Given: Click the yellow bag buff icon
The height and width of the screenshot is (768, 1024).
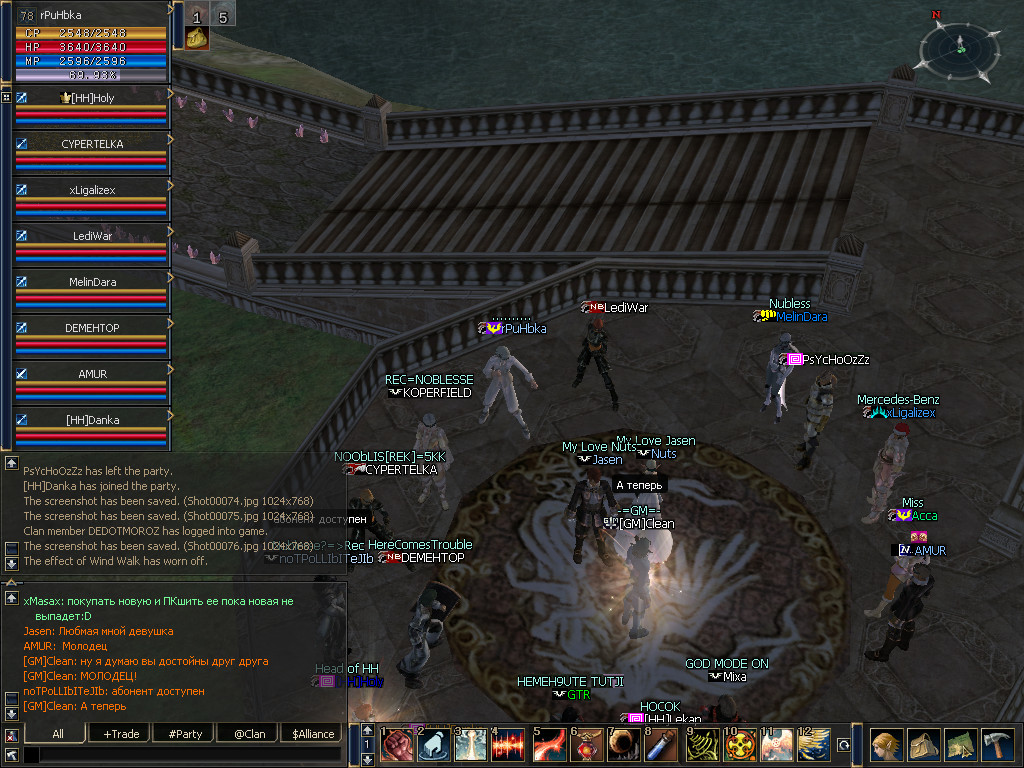Looking at the screenshot, I should (x=197, y=38).
